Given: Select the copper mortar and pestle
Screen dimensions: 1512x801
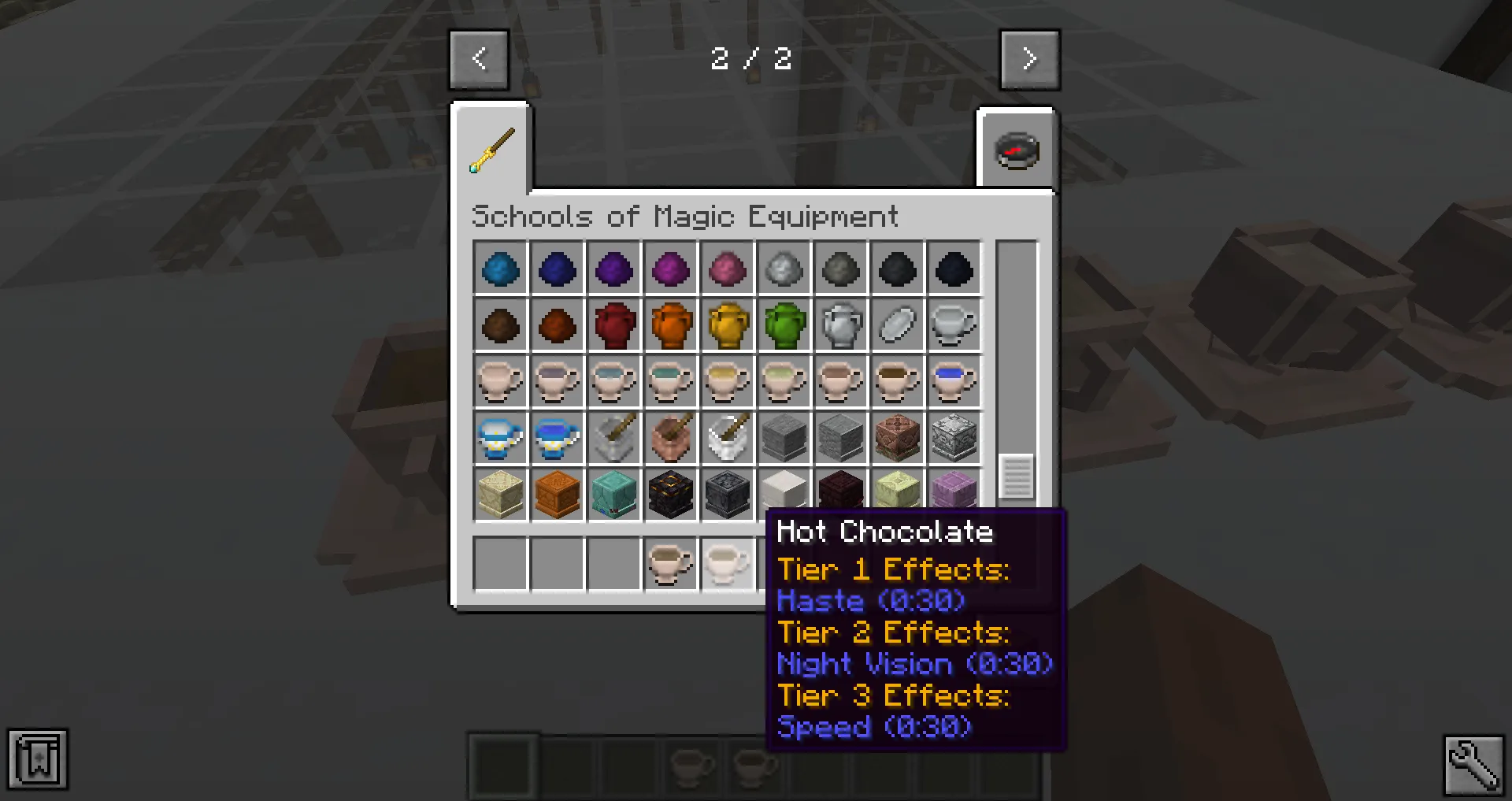Looking at the screenshot, I should pyautogui.click(x=670, y=438).
